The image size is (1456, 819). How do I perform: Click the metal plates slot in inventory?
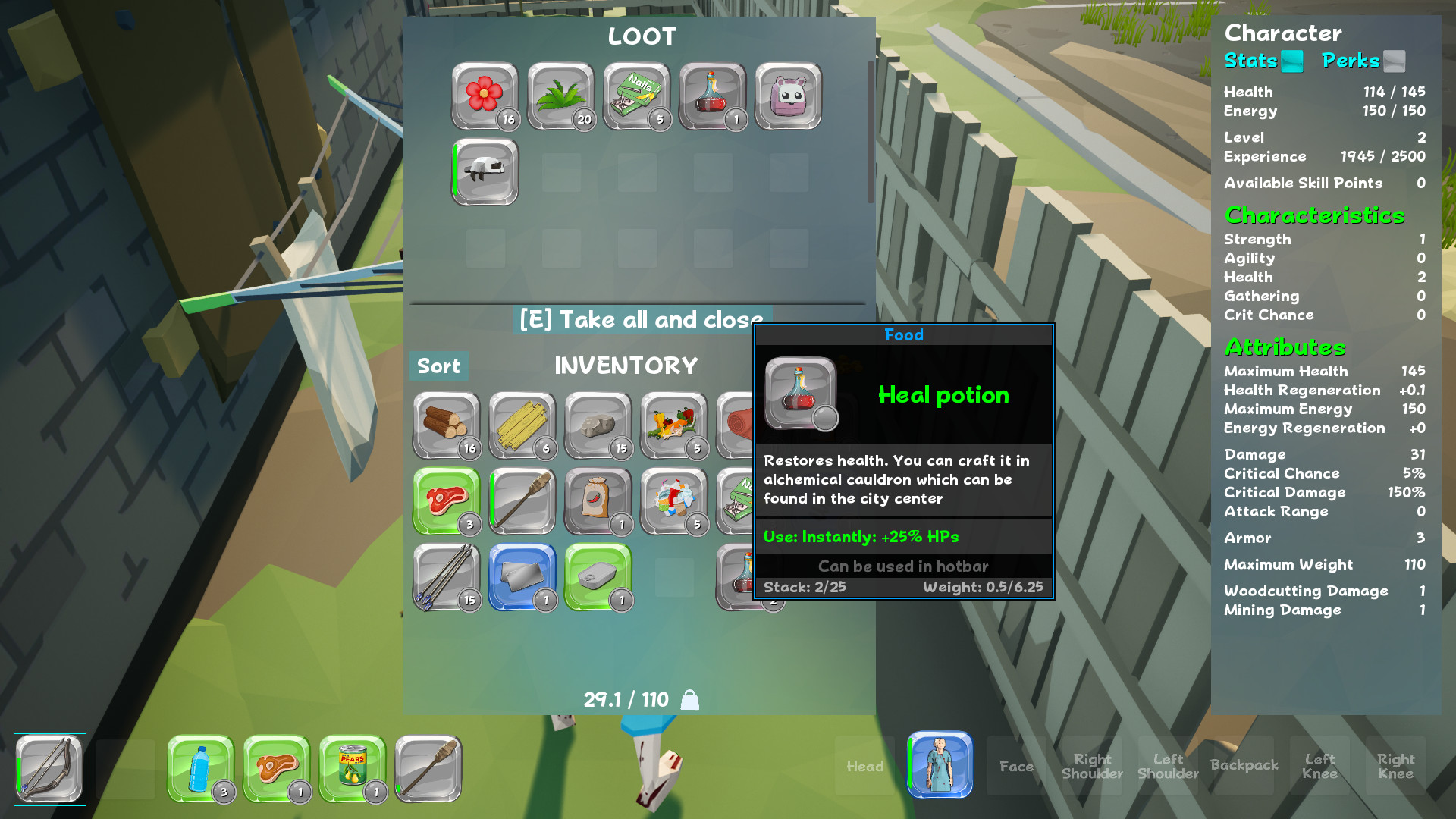pyautogui.click(x=522, y=577)
